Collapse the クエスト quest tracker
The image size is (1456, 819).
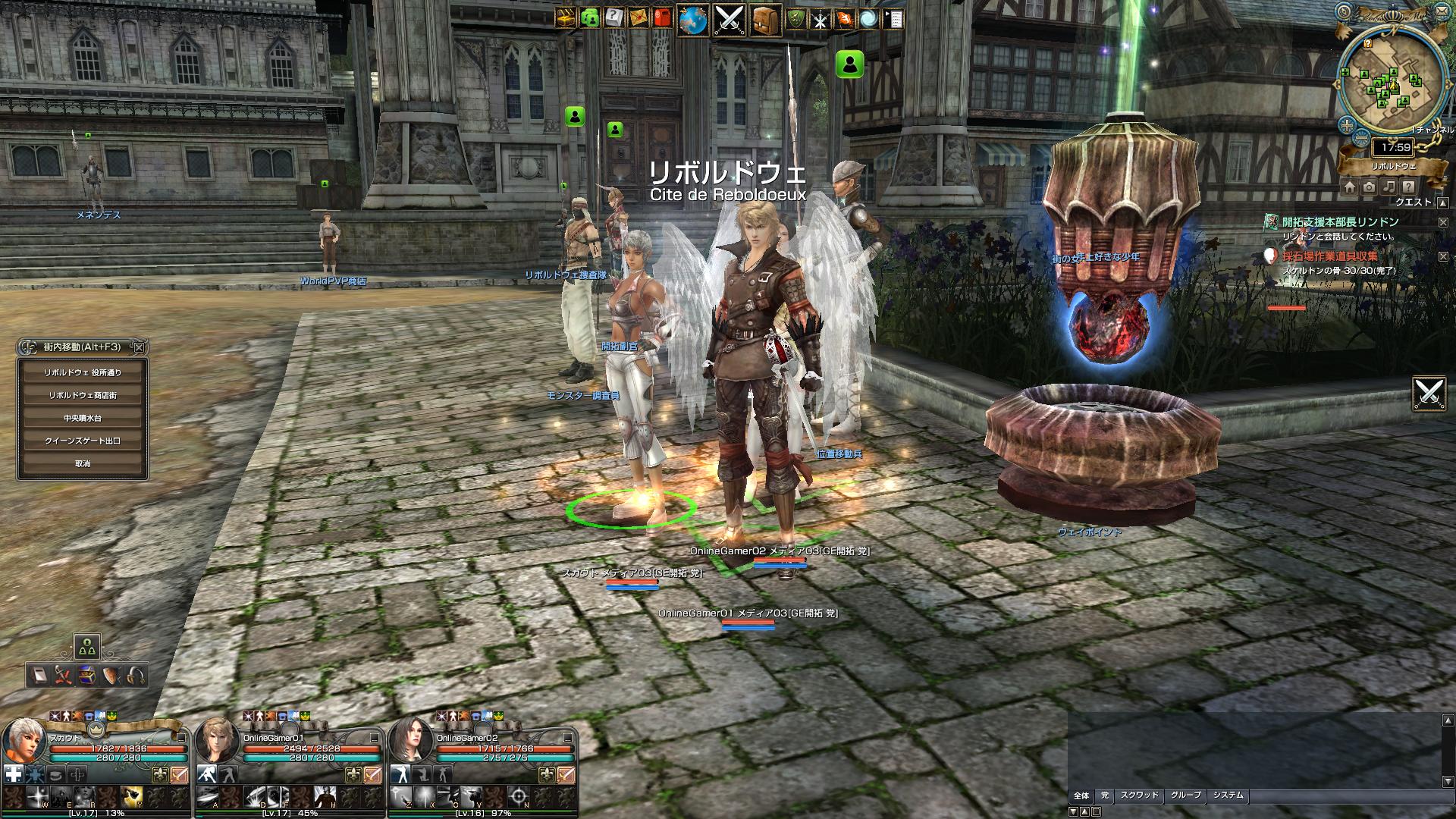tap(1443, 202)
